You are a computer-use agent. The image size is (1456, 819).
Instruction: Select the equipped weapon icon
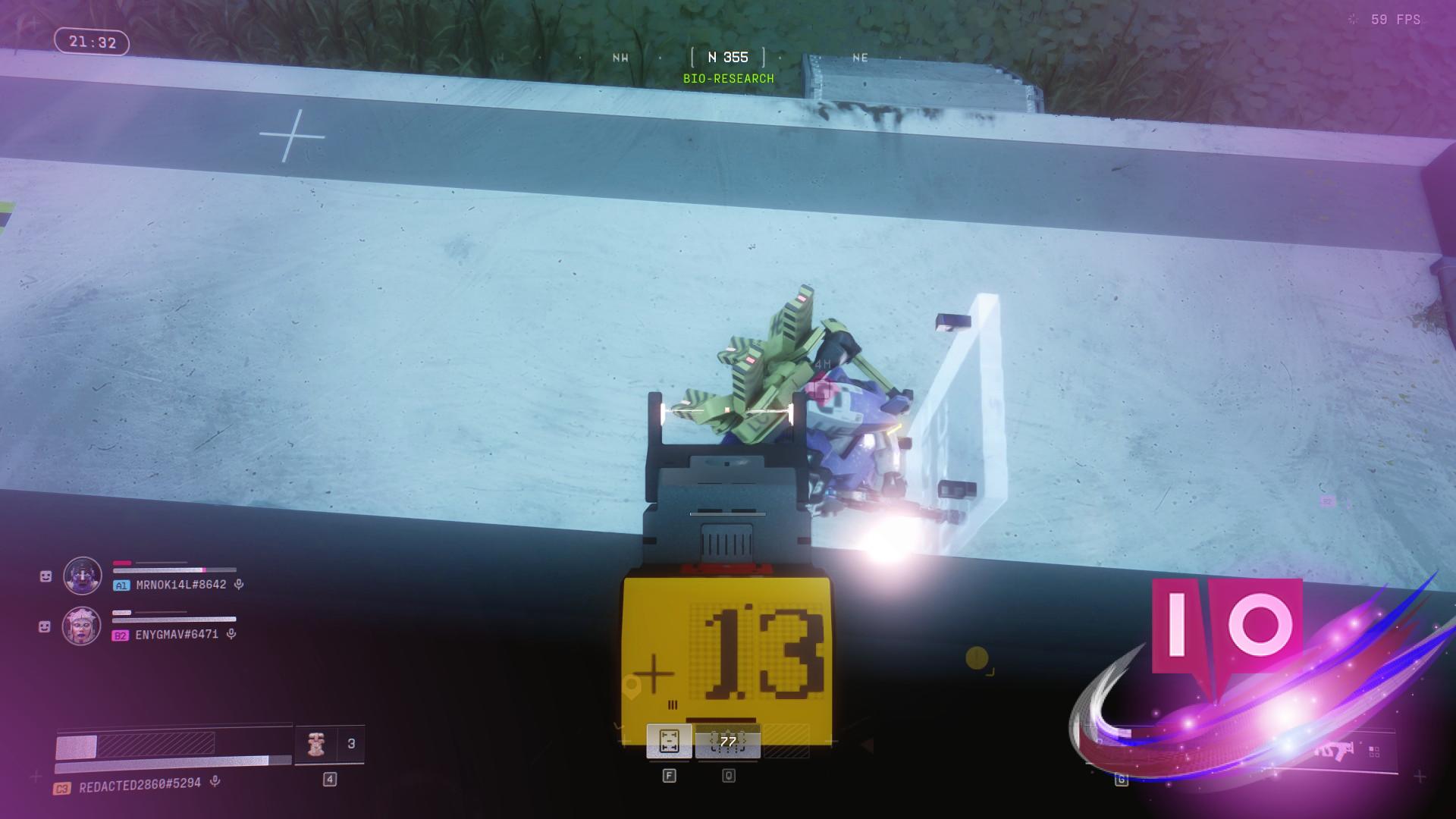pyautogui.click(x=1334, y=751)
